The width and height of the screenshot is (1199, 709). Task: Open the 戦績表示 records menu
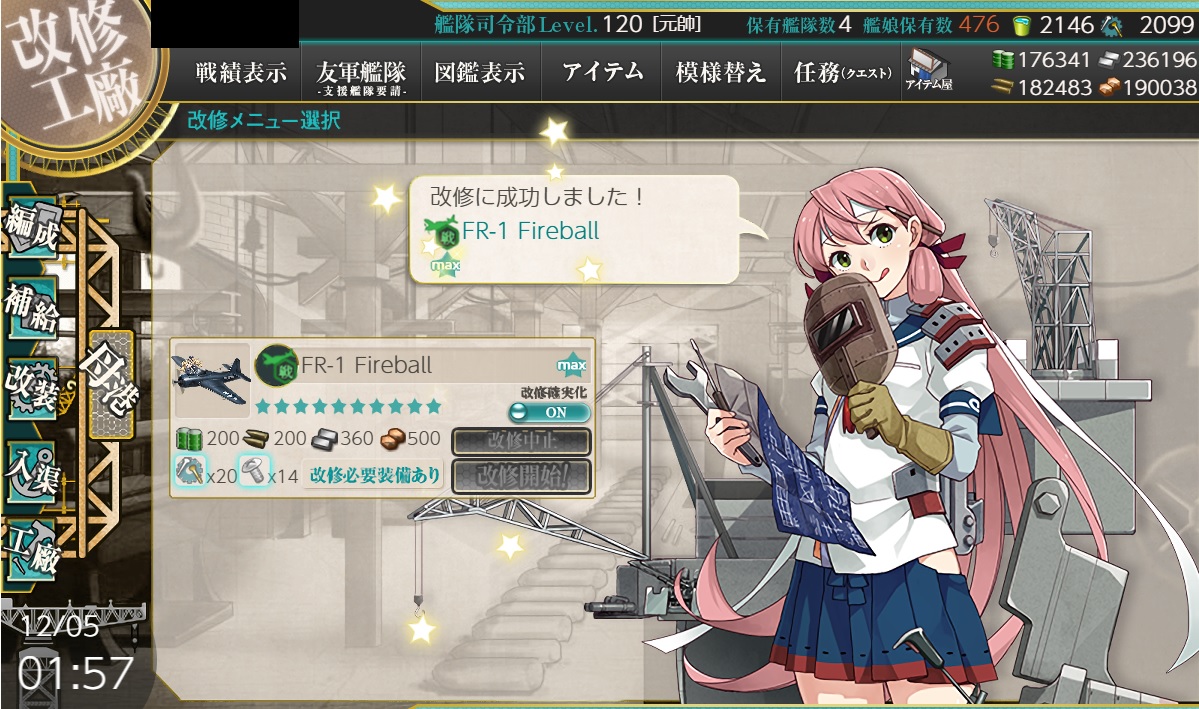click(x=240, y=73)
